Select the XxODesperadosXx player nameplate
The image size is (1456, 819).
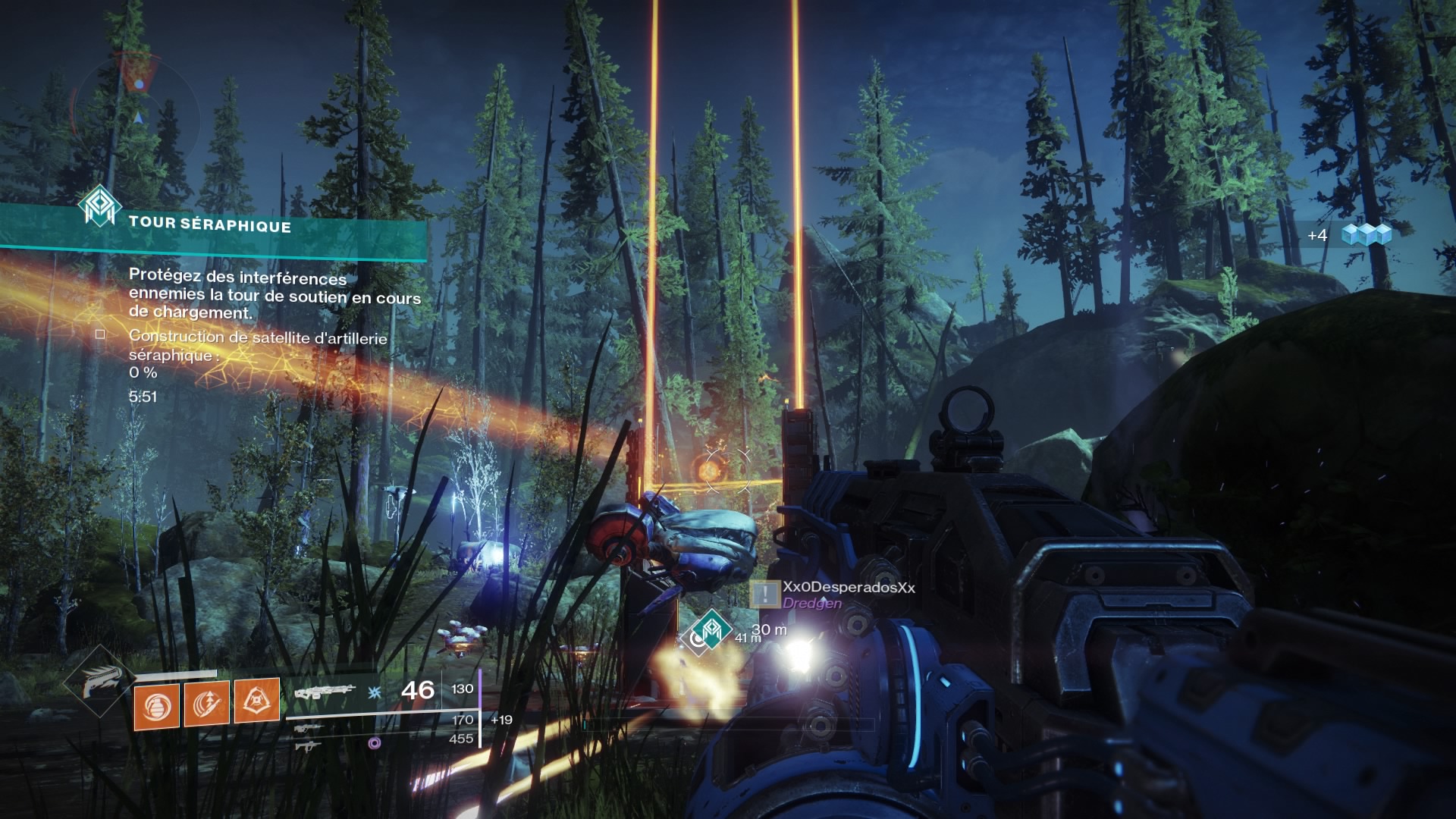[848, 588]
